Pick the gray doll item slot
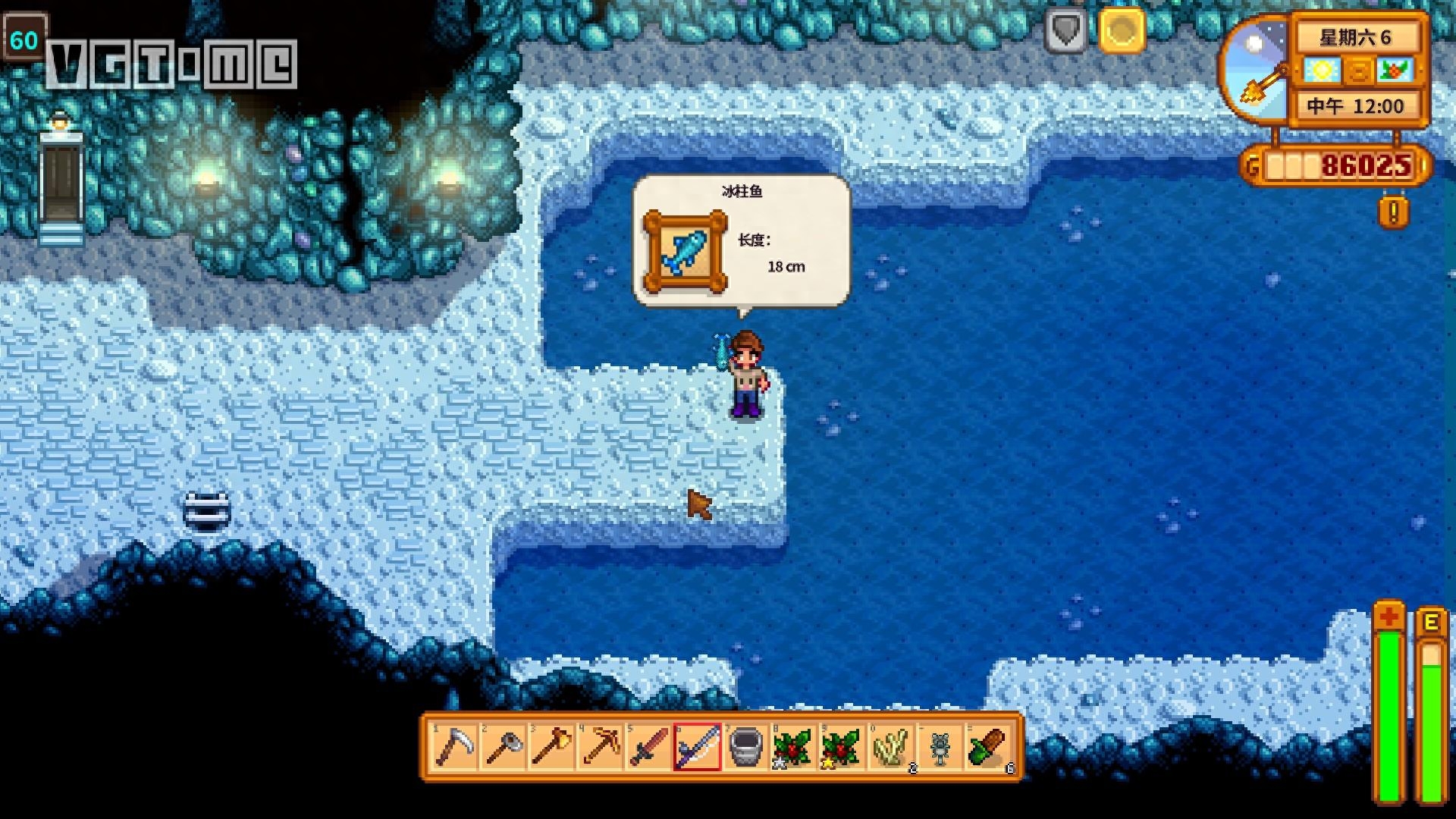This screenshot has width=1456, height=819. [940, 746]
